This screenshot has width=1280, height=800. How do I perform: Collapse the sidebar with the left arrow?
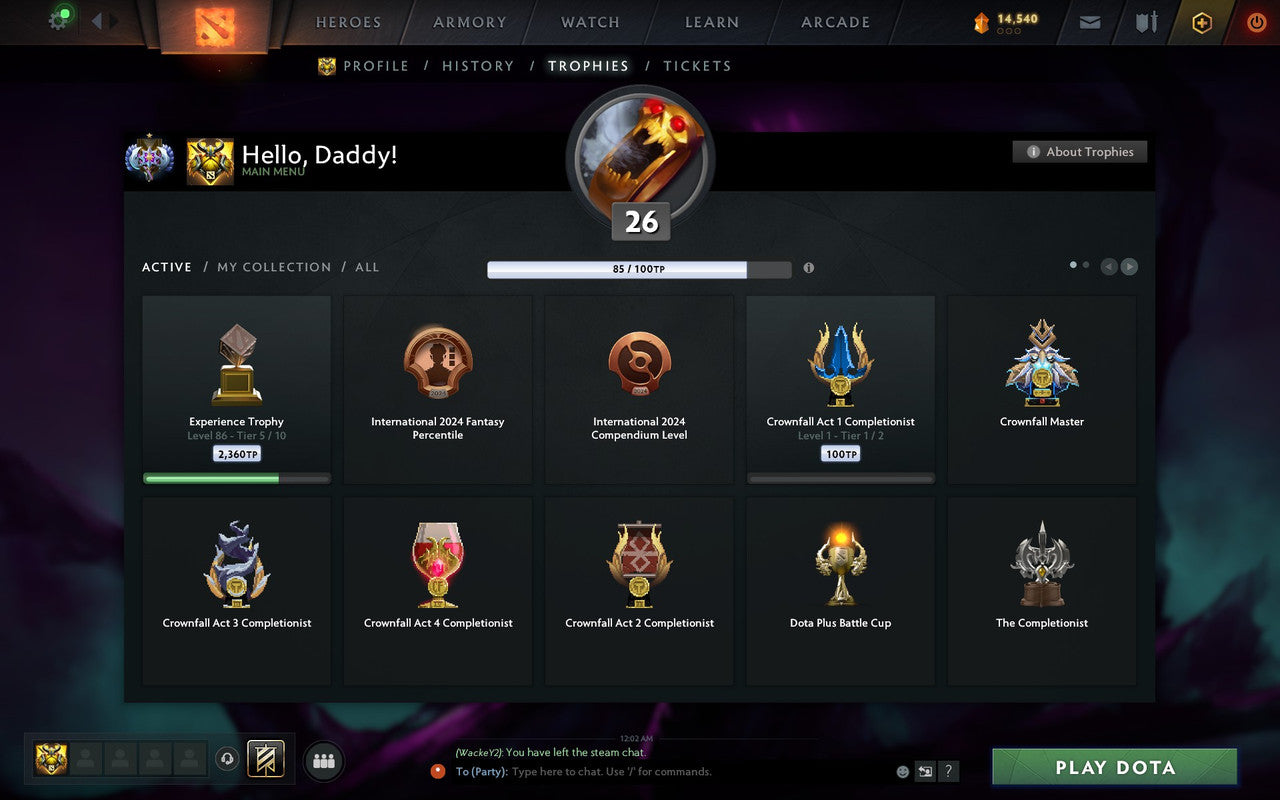click(x=97, y=21)
